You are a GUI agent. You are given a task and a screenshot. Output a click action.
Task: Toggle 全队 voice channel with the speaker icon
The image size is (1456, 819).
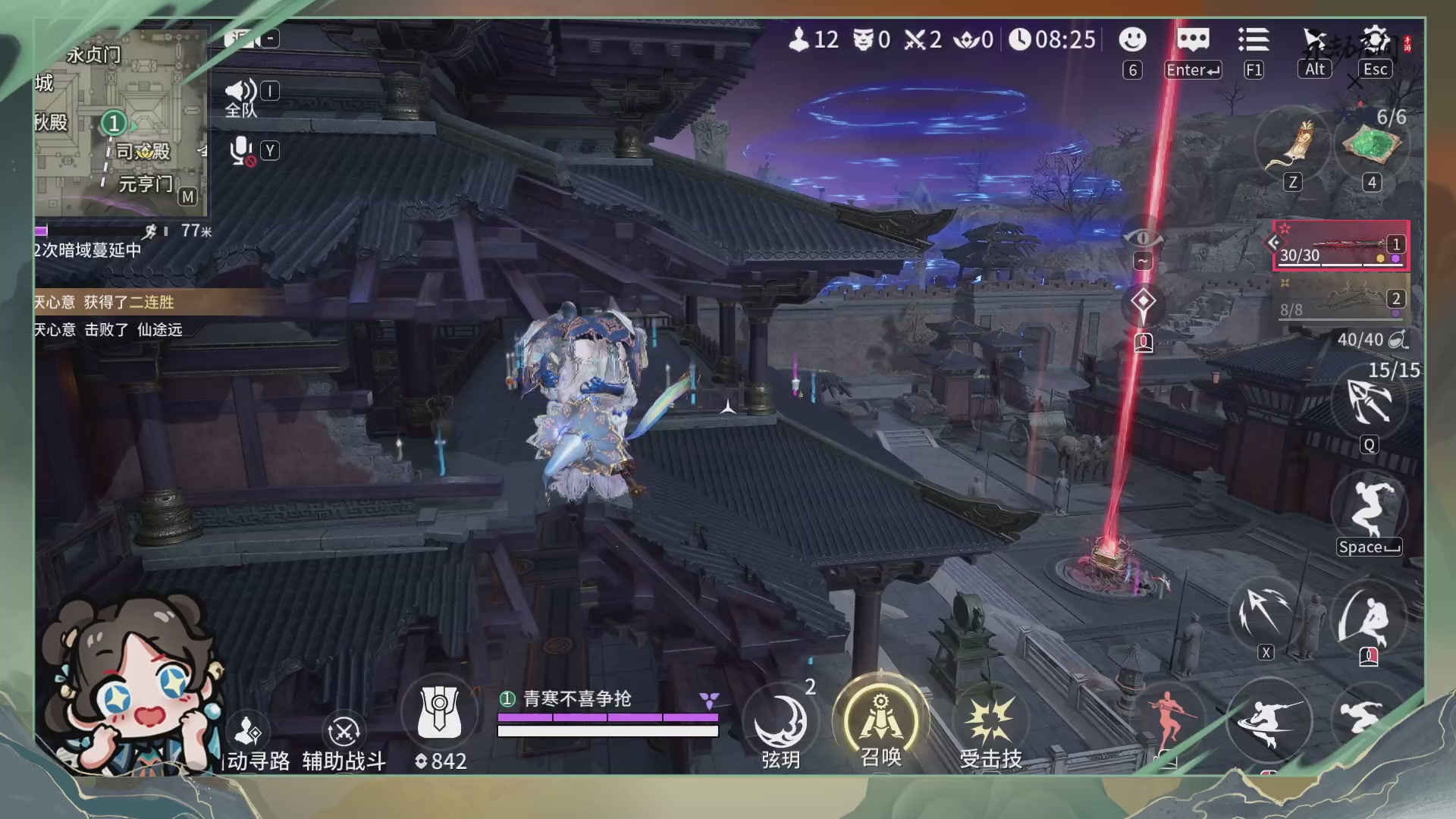[x=240, y=91]
